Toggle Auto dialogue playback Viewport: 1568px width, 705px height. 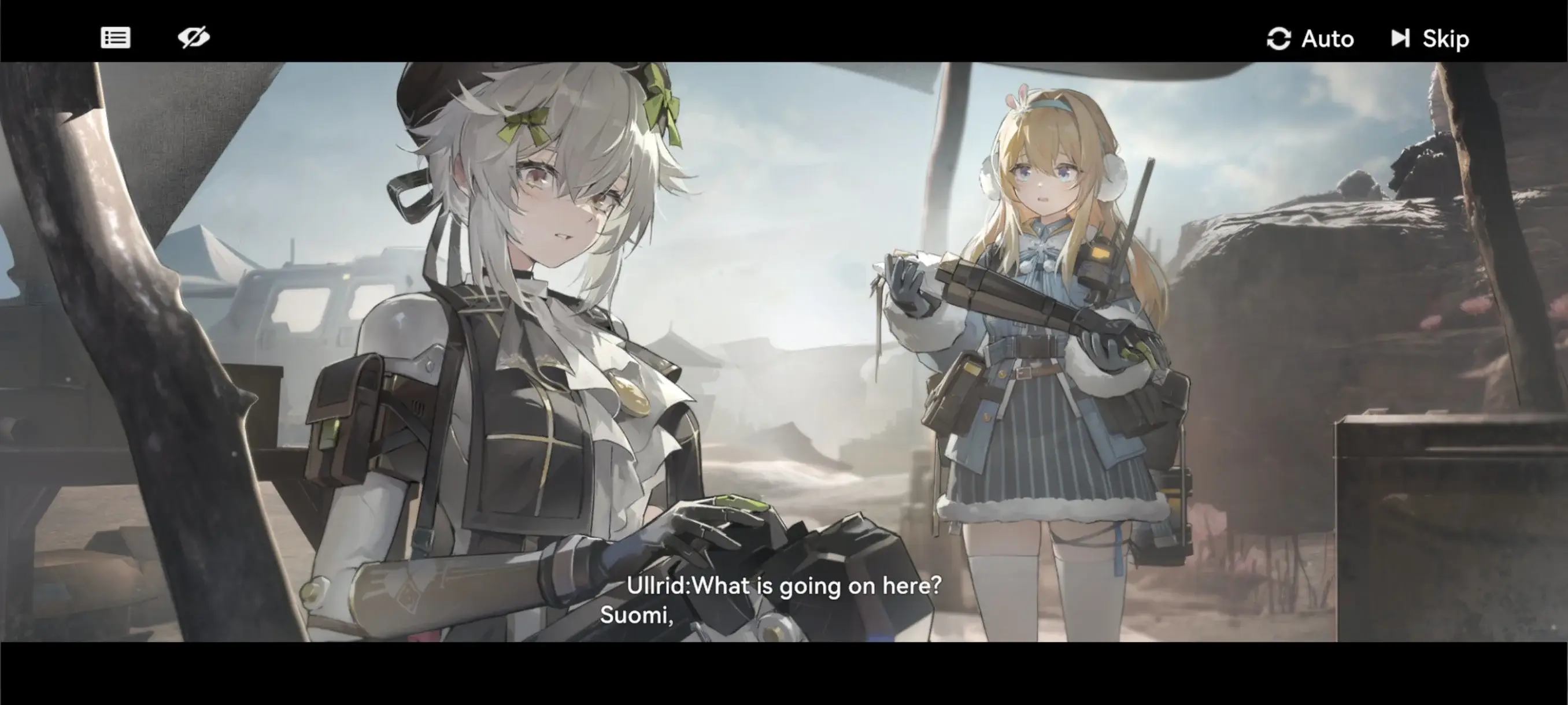click(1310, 39)
